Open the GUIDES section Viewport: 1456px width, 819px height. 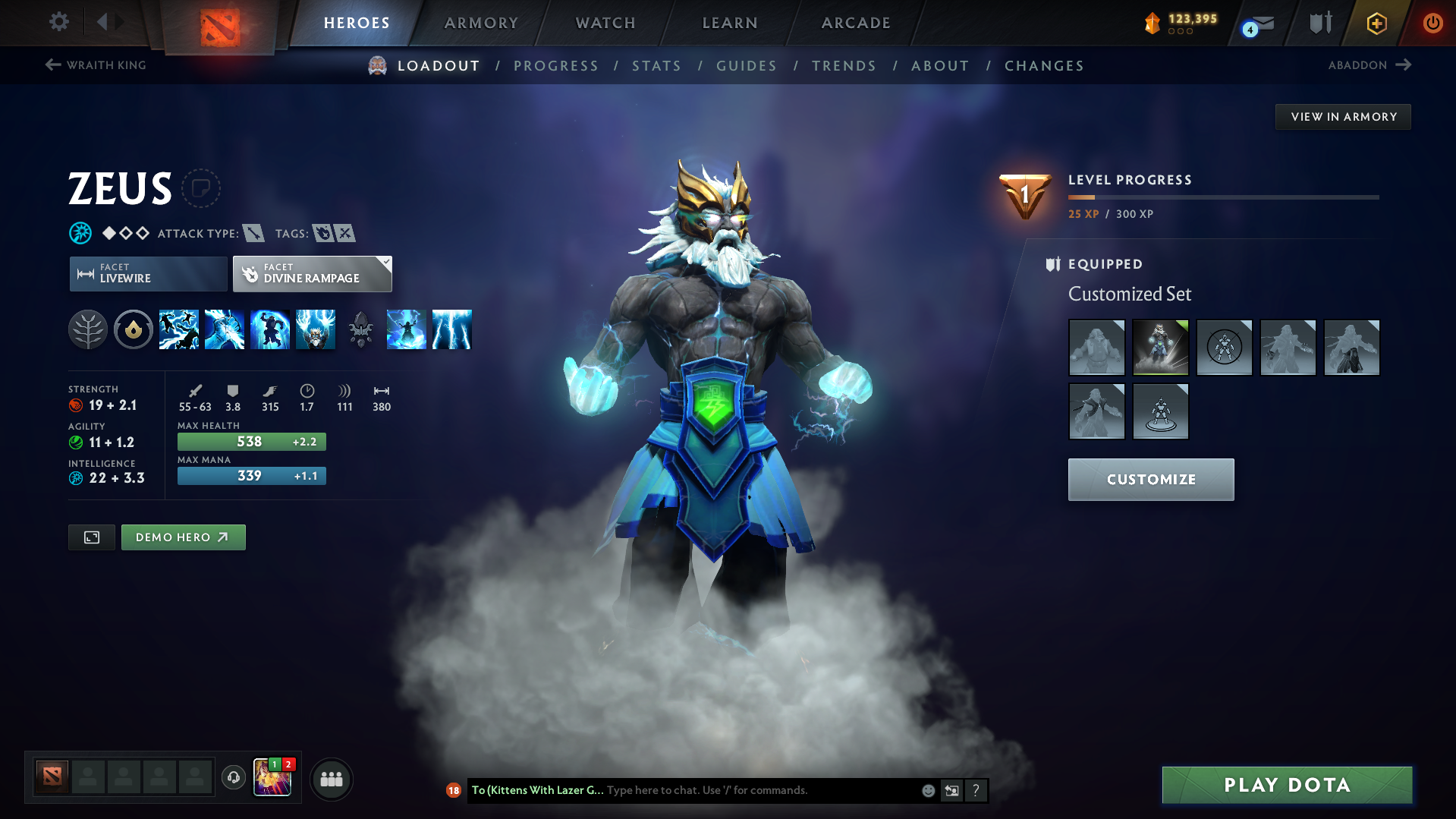coord(746,66)
